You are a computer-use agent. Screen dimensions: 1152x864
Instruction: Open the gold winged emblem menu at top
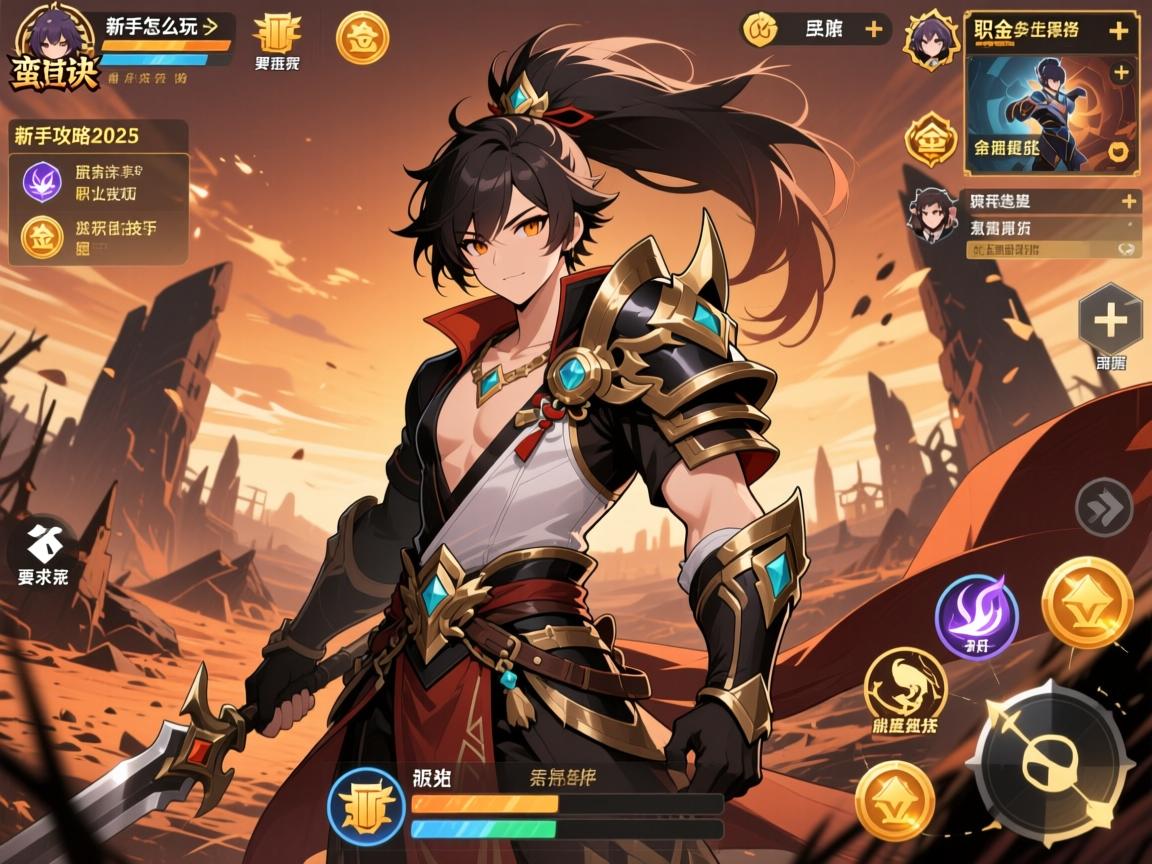point(277,35)
